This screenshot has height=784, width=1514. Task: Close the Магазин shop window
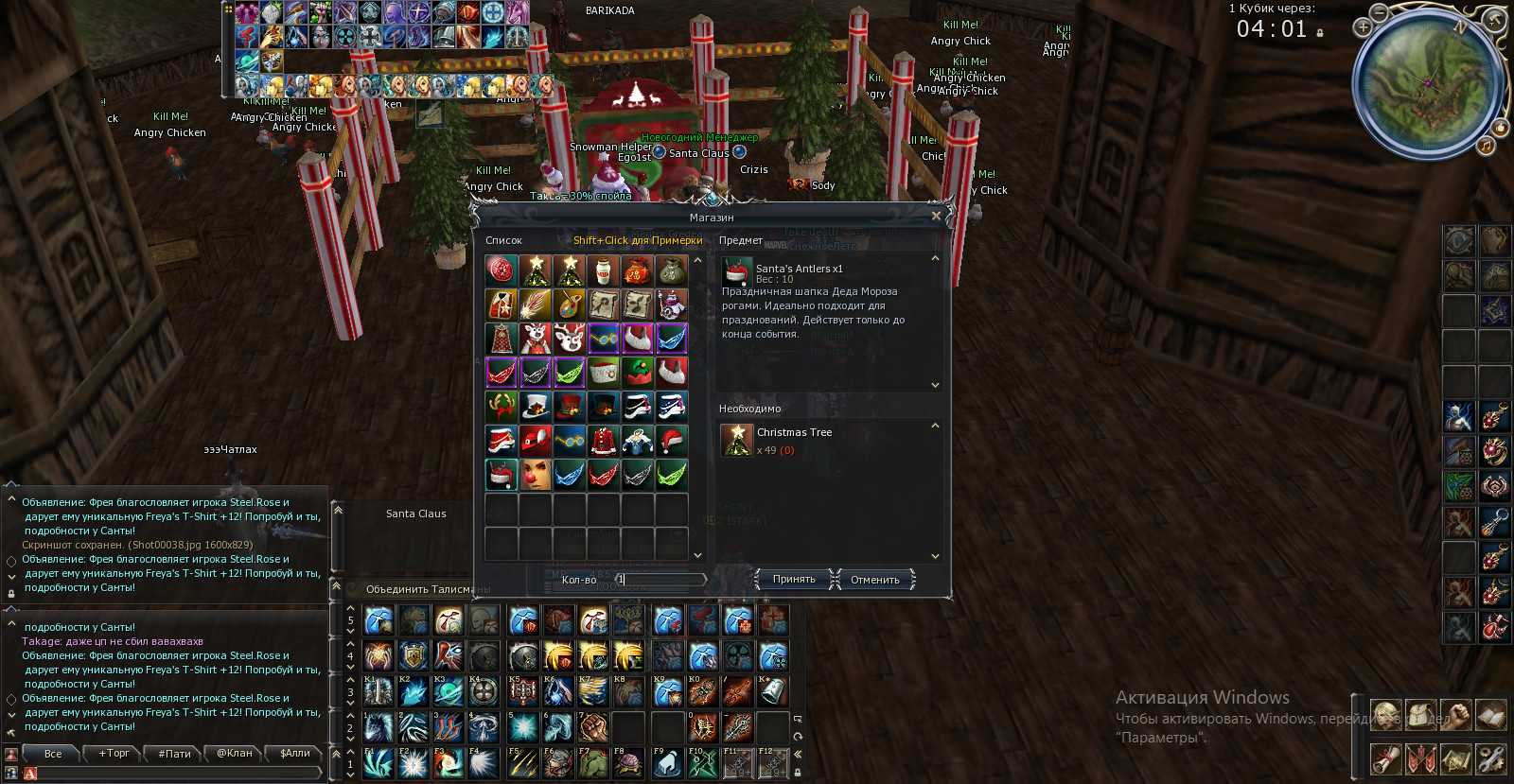click(x=936, y=216)
